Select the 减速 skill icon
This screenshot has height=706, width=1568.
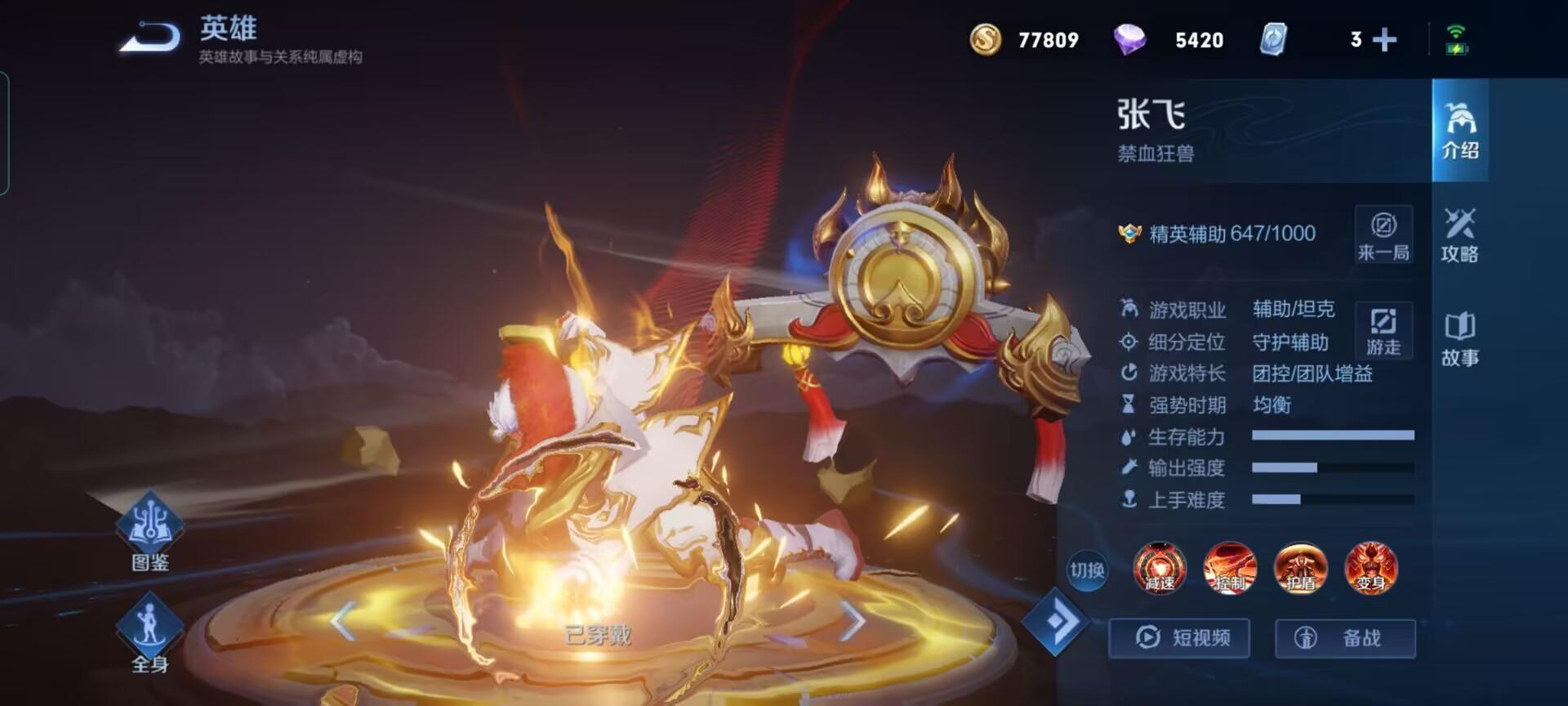pos(1160,568)
